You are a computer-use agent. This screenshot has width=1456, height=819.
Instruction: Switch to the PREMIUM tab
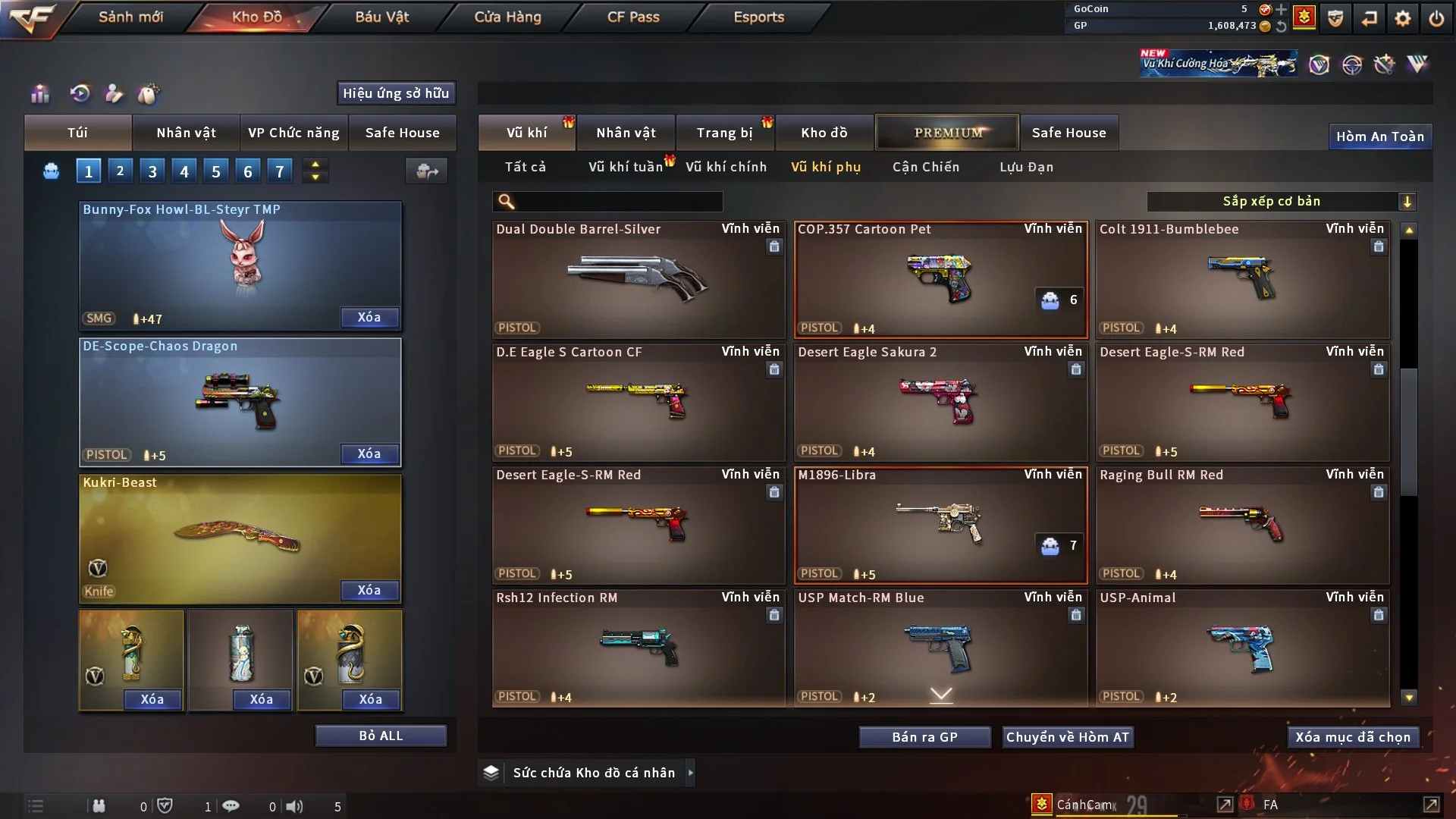tap(947, 133)
